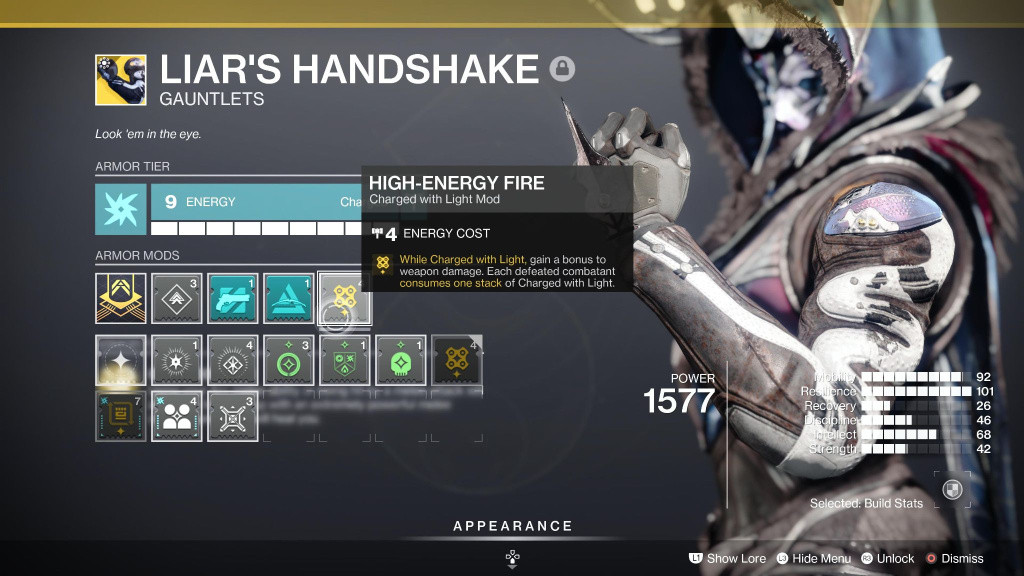Choose the white crosshair square mod
1024x576 pixels.
click(233, 416)
